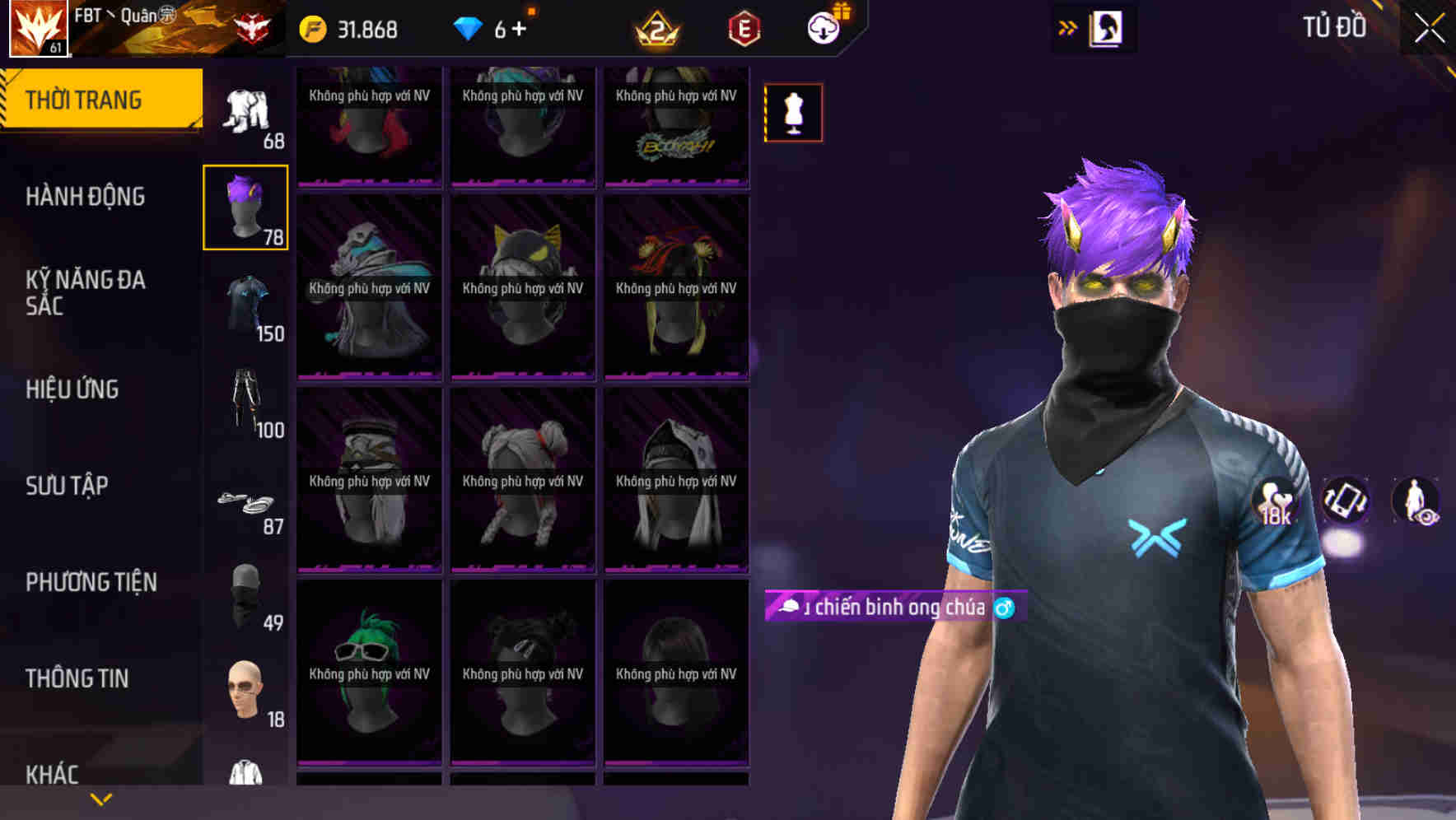Open the mannequin try-on preview icon
The width and height of the screenshot is (1456, 820).
793,113
